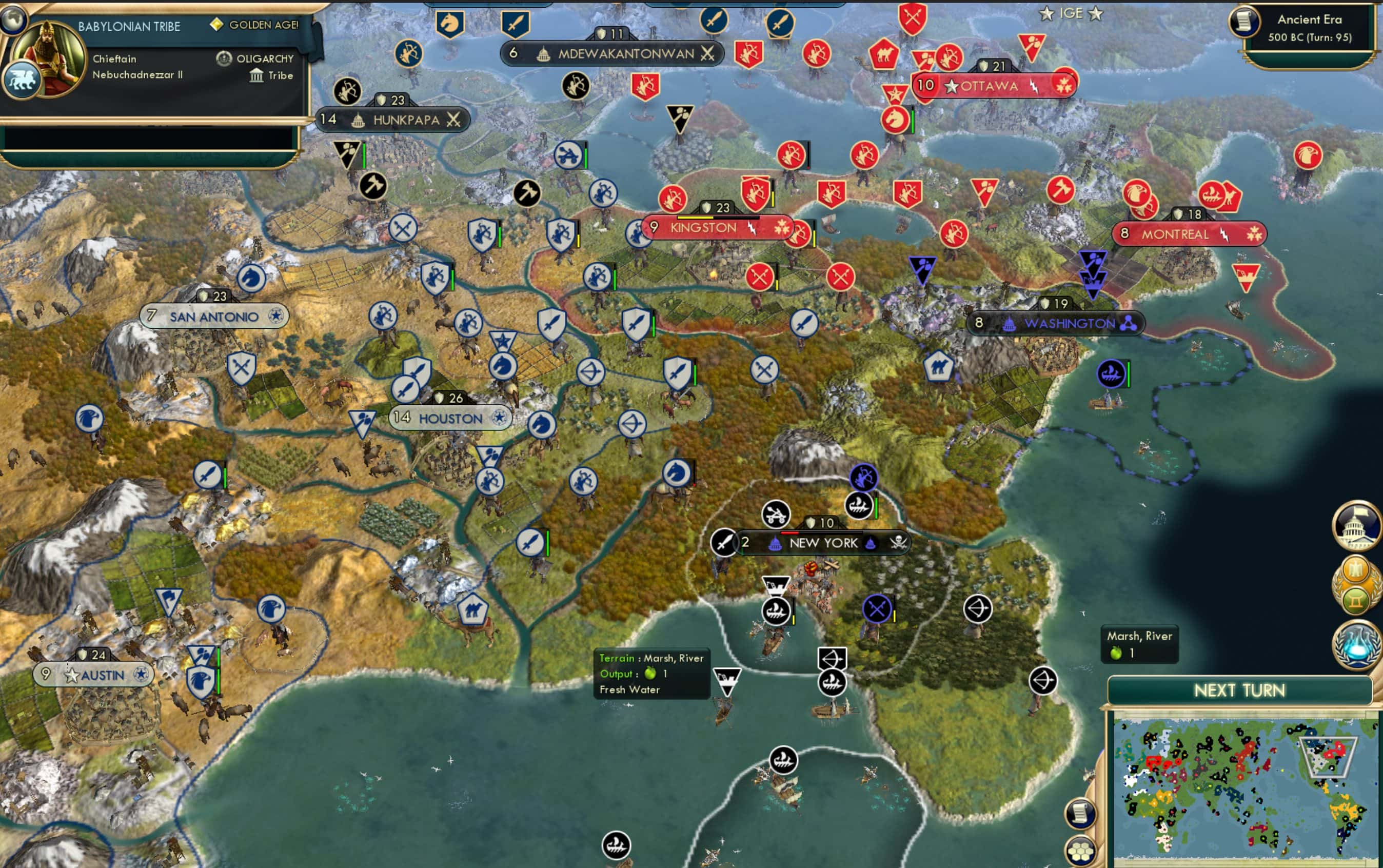Click the Oligarchy government label
Image resolution: width=1383 pixels, height=868 pixels.
[264, 58]
